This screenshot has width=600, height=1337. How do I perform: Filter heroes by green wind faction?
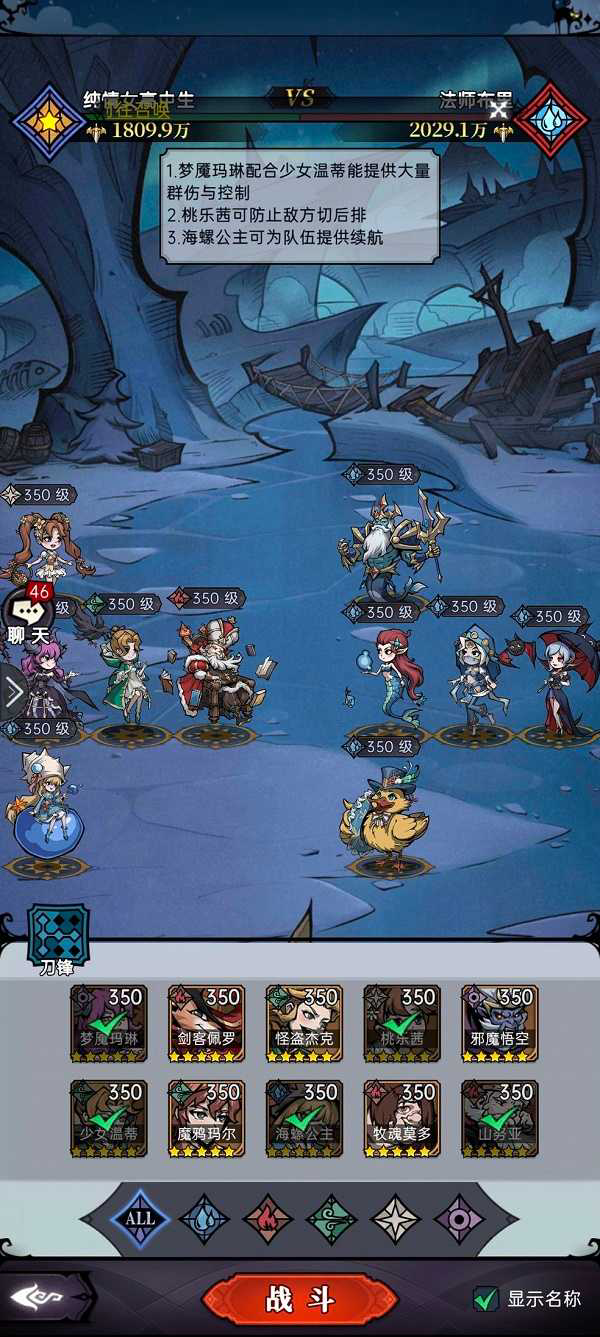332,1219
